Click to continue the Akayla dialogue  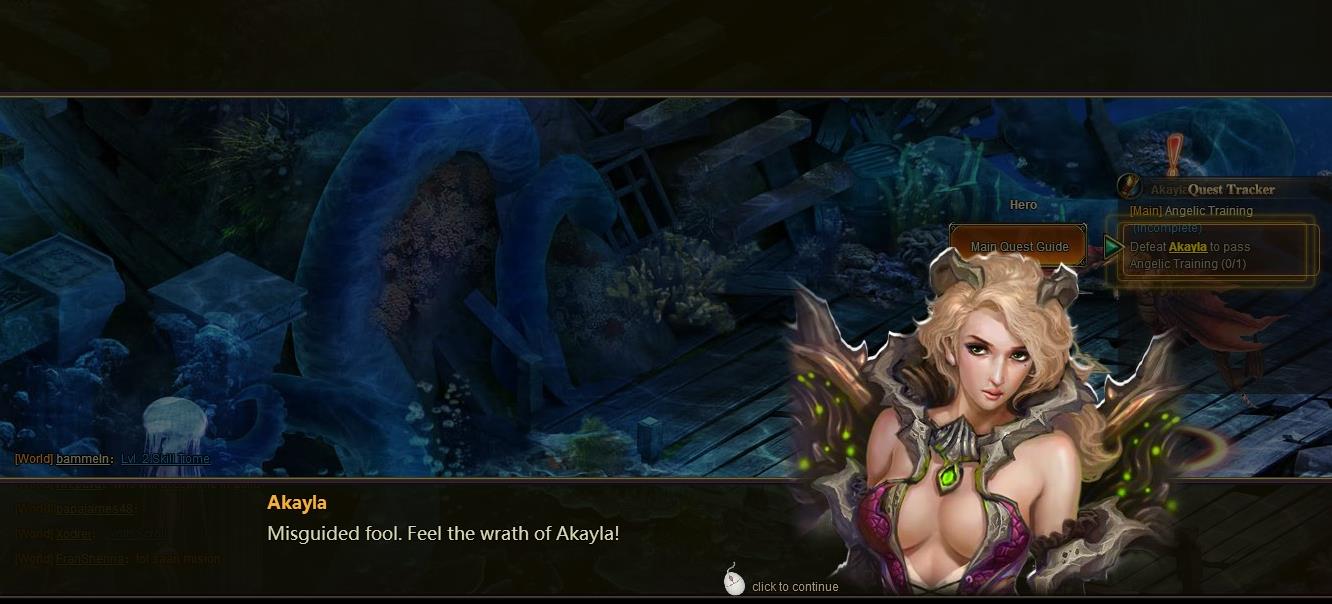click(782, 586)
